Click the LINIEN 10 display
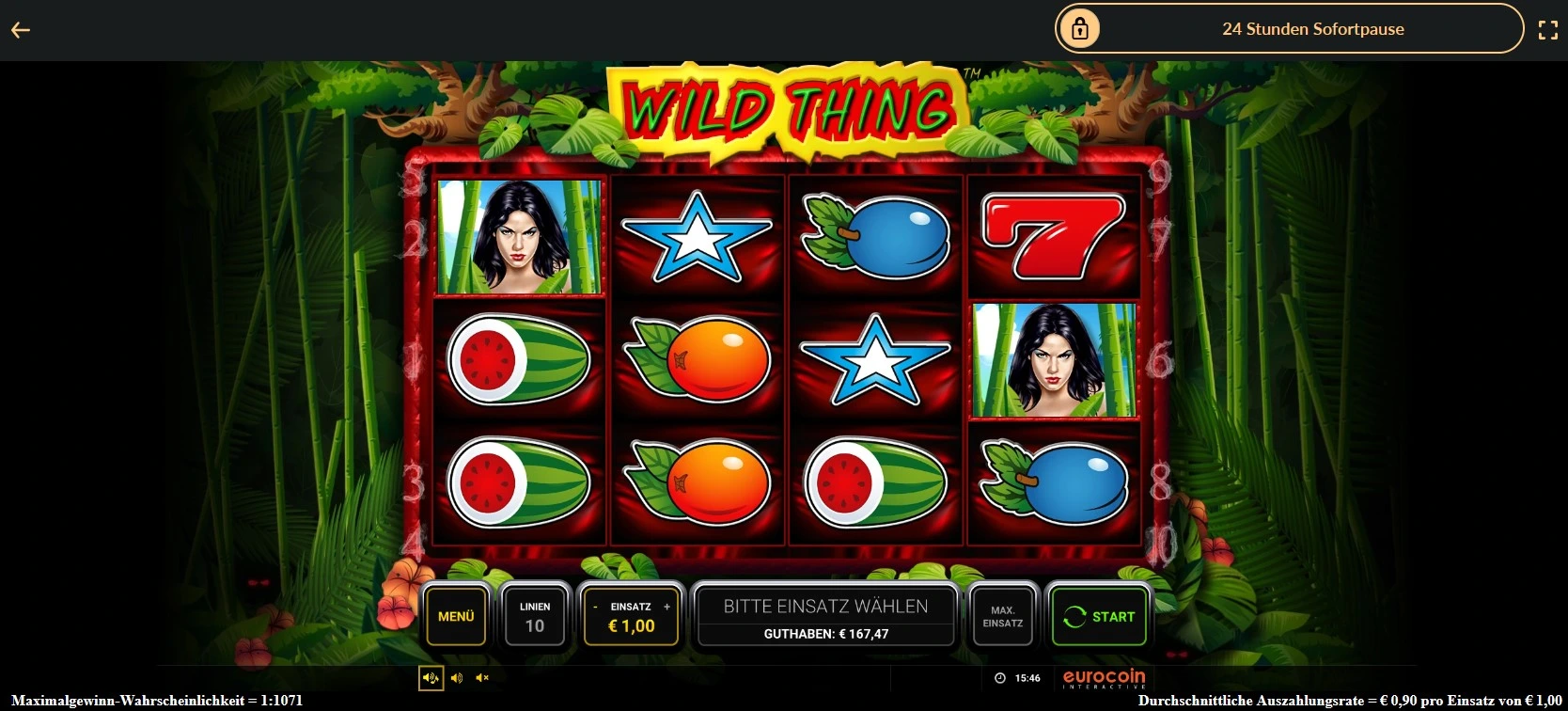Image resolution: width=1568 pixels, height=711 pixels. [x=535, y=616]
